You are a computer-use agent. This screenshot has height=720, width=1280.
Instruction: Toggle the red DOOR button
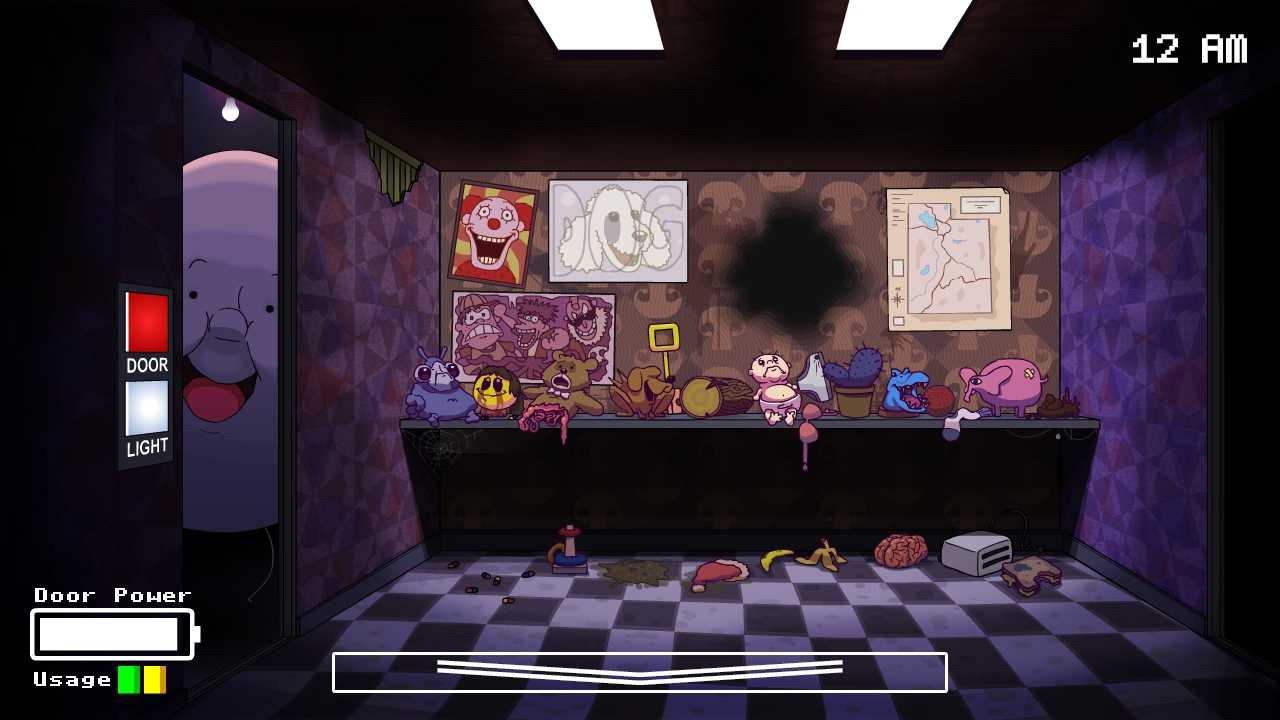146,322
